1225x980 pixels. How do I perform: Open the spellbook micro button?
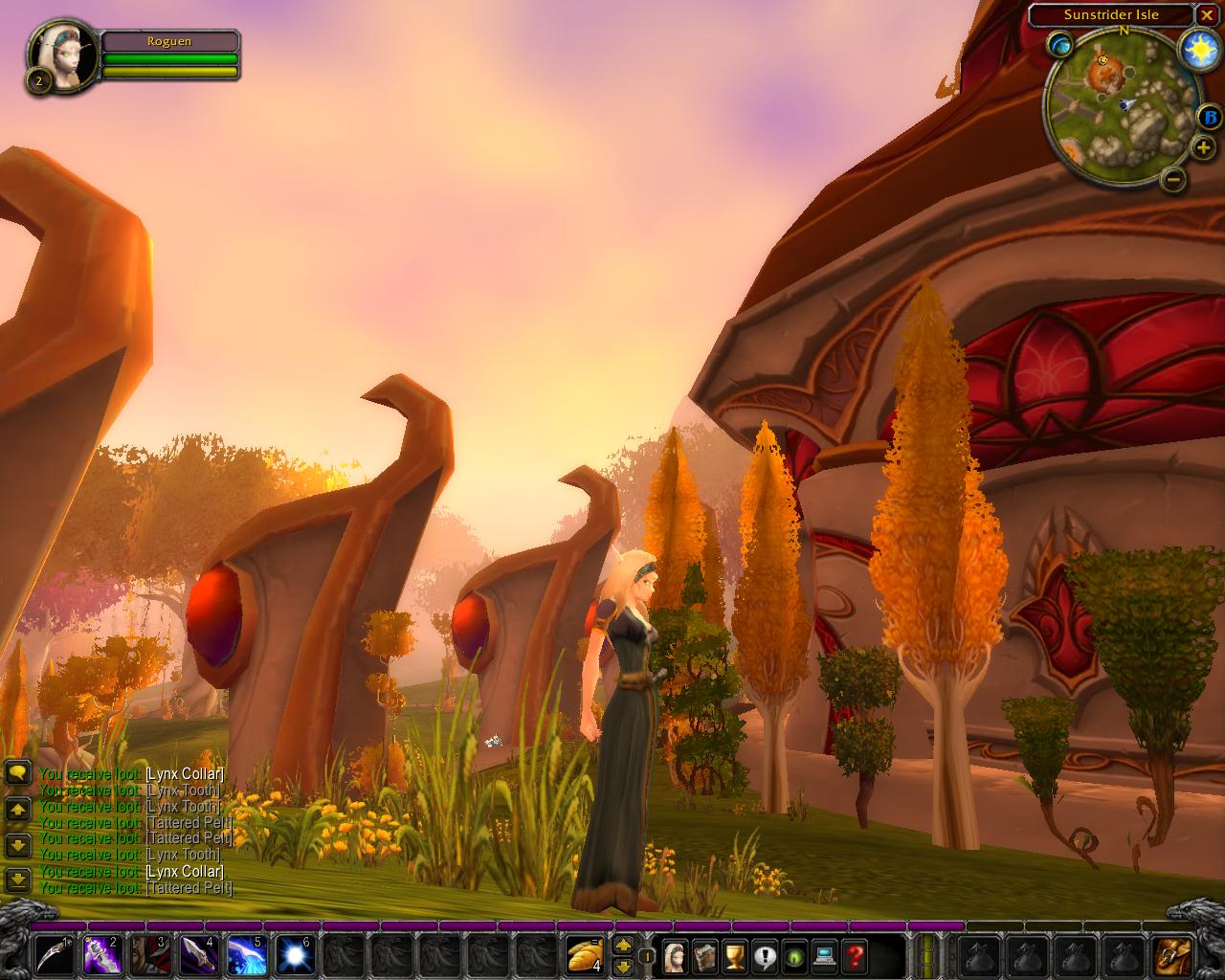pos(704,955)
